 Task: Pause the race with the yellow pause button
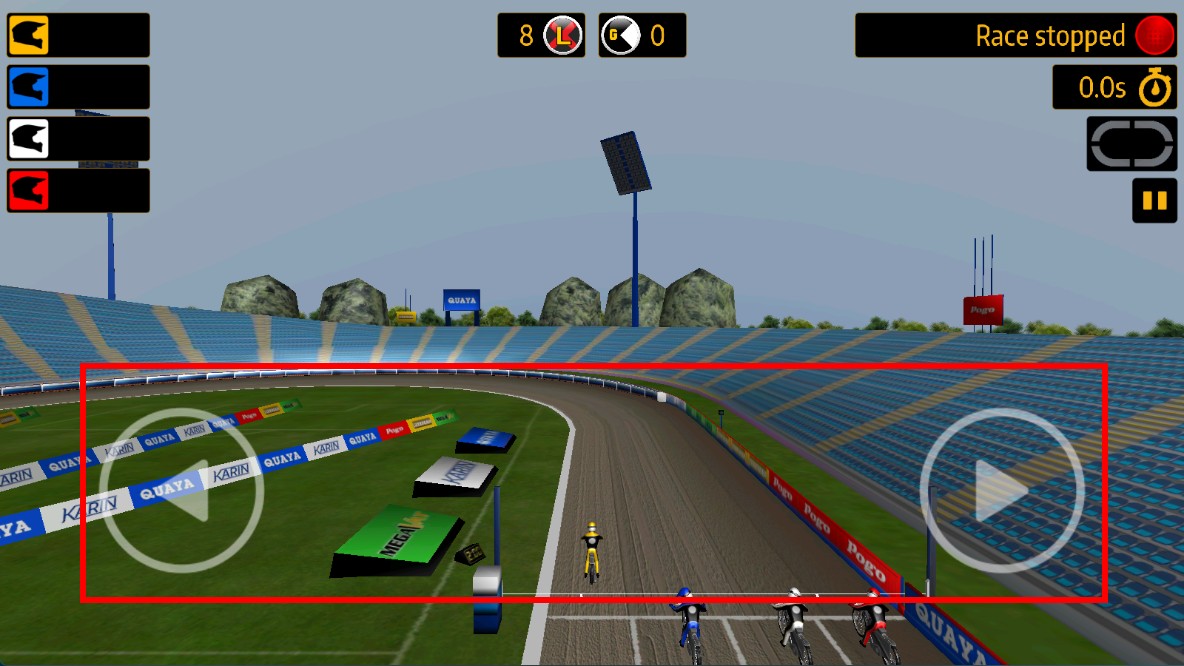tap(1154, 200)
